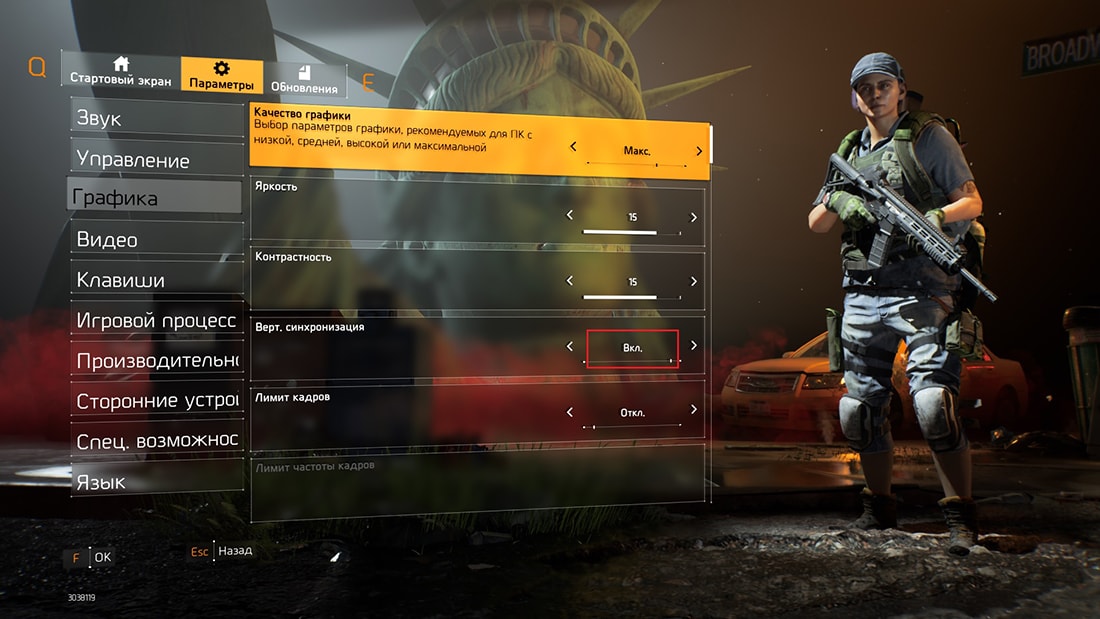The image size is (1100, 619).
Task: Decrease Контрастность with its left arrow
Action: [x=570, y=282]
